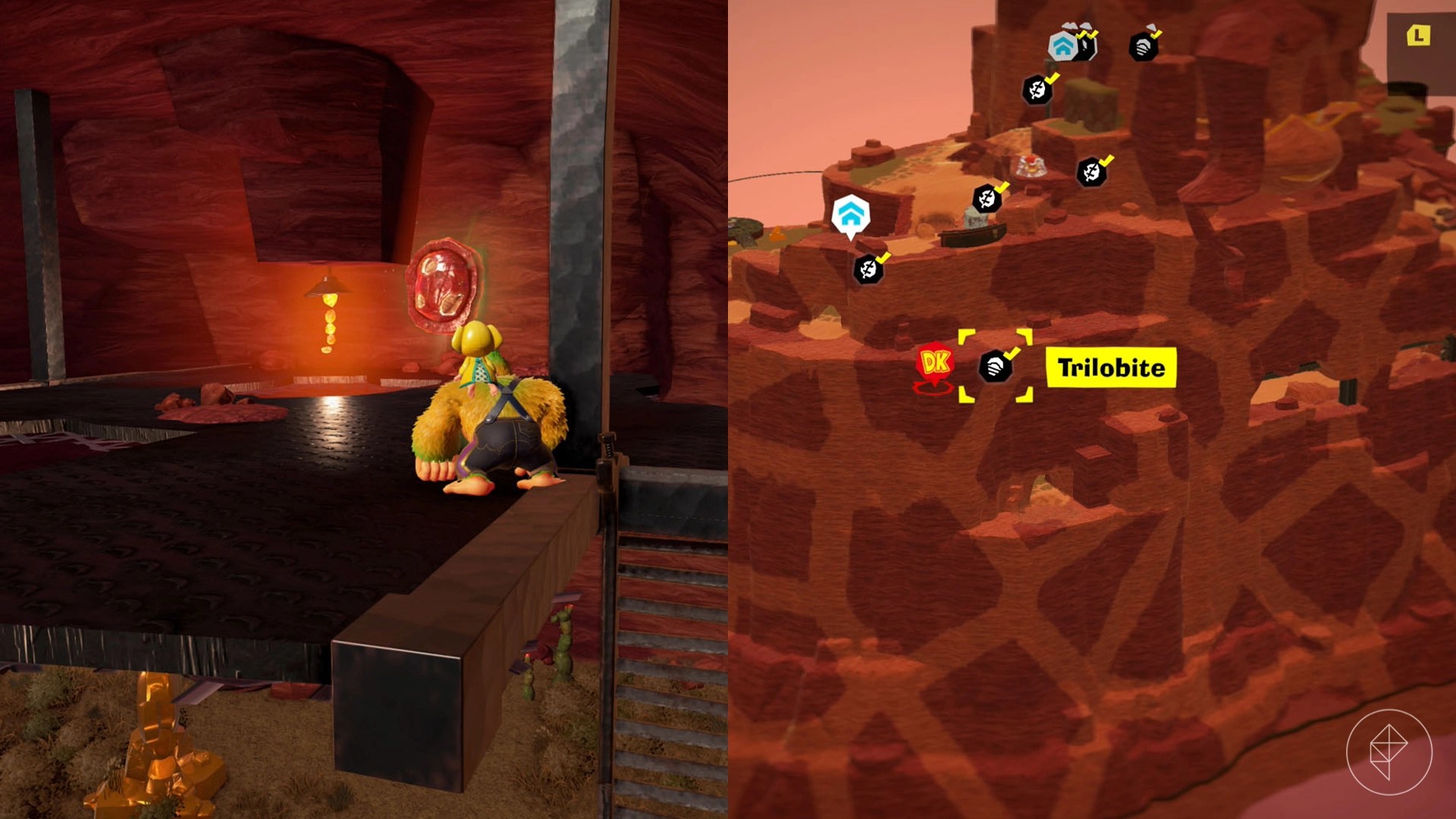Image resolution: width=1456 pixels, height=819 pixels.
Task: Click the yellow Trilobite name label
Action: (1111, 368)
